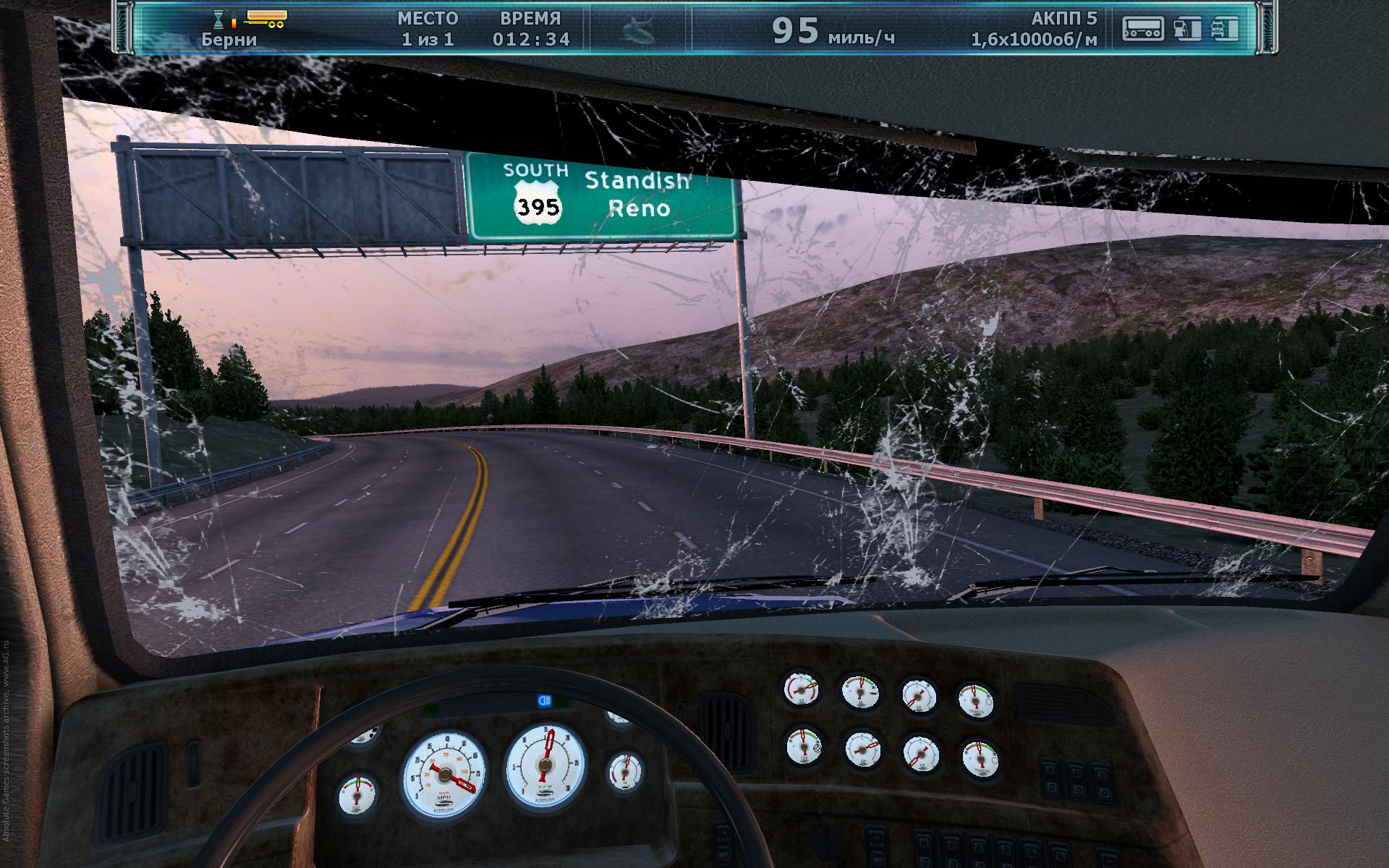Click the fuel pump gauge icon

(x=1186, y=29)
